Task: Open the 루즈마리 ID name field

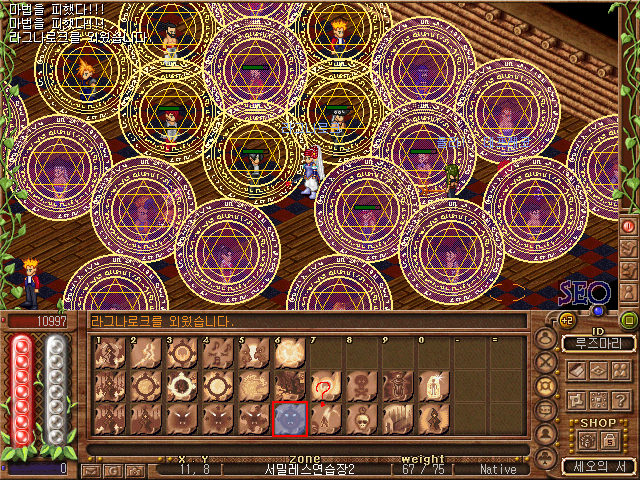Action: pyautogui.click(x=598, y=343)
